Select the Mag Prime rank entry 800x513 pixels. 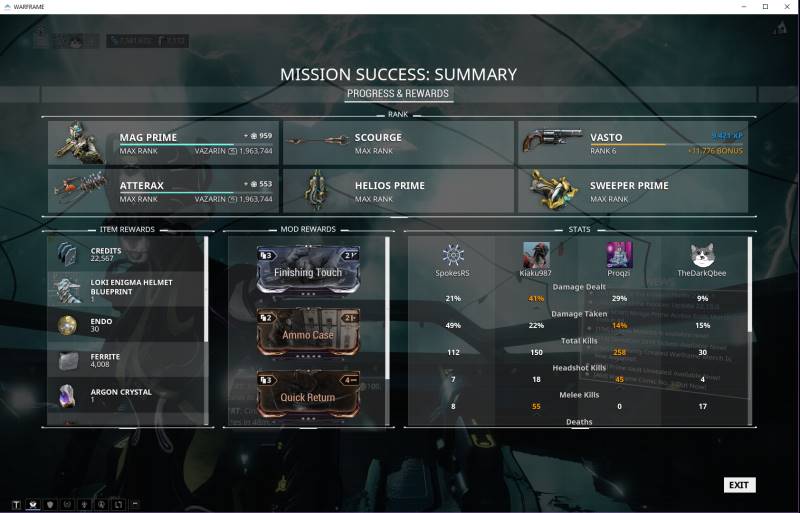165,143
